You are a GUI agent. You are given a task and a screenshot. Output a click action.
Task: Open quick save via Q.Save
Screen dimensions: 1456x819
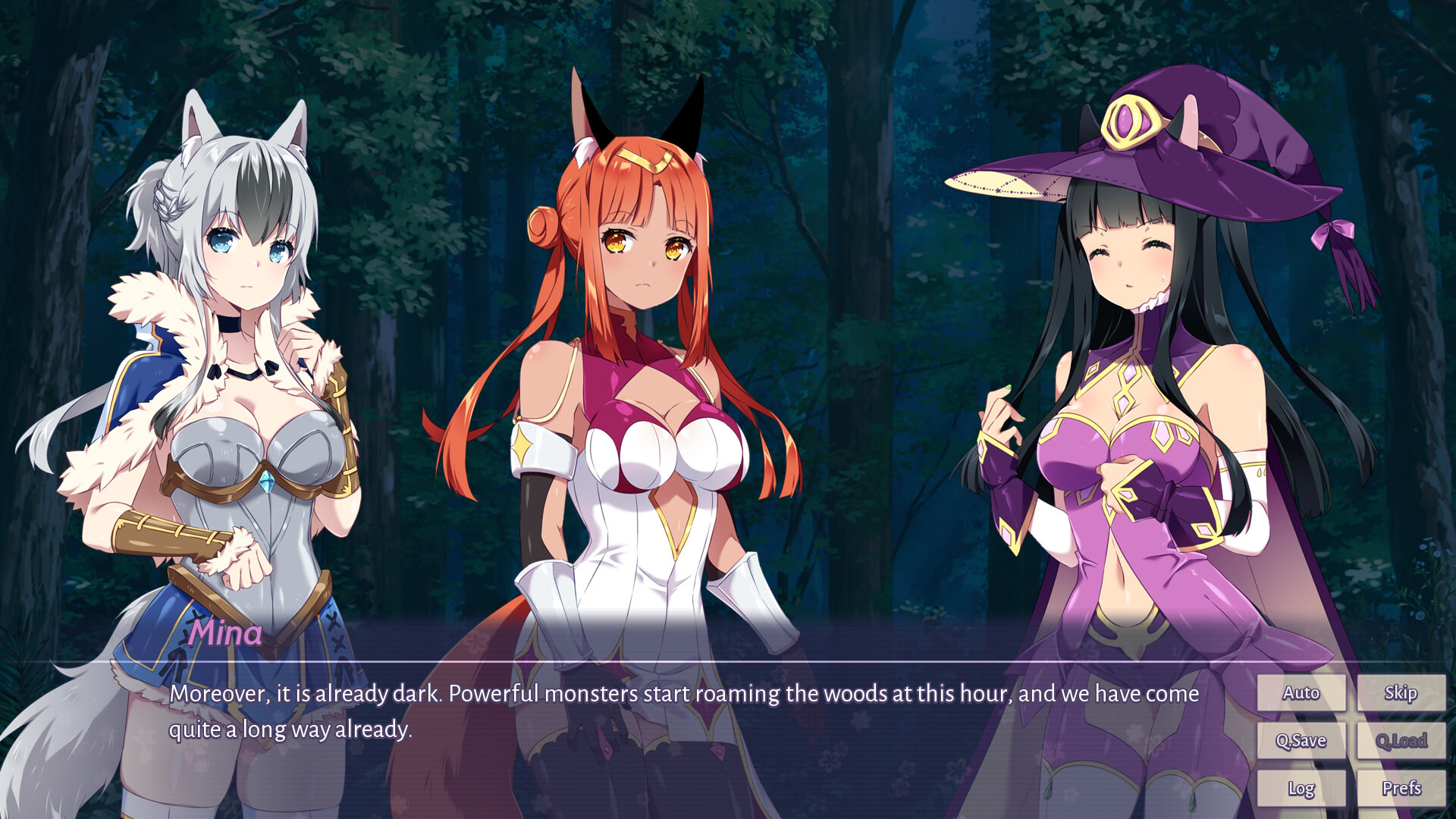point(1301,740)
